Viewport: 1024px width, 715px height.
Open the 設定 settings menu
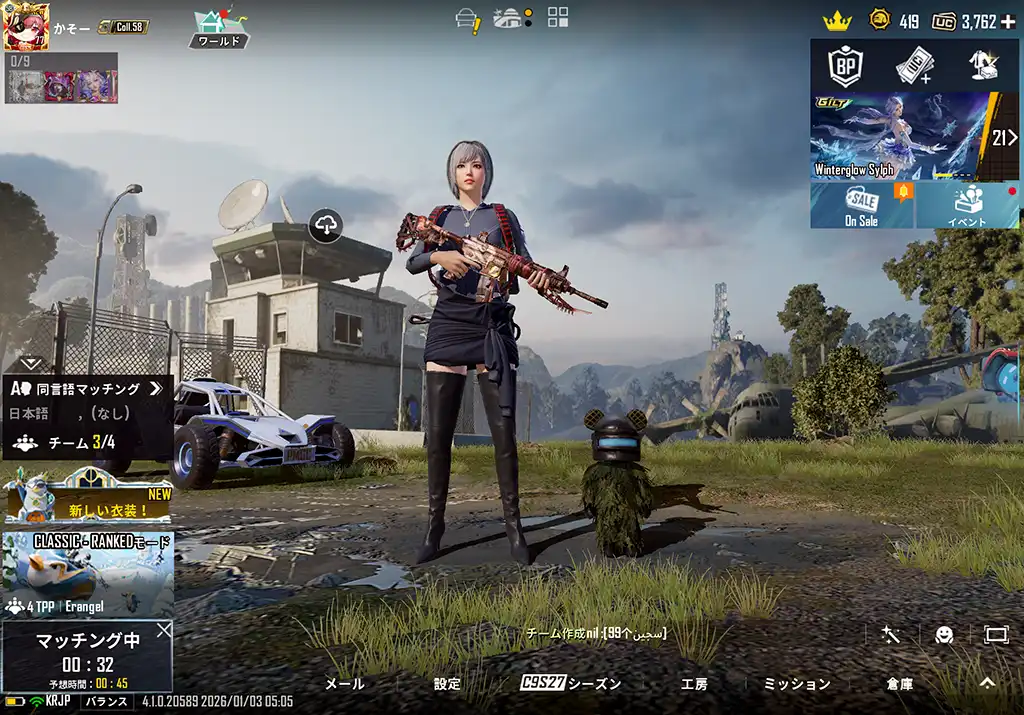click(x=447, y=684)
